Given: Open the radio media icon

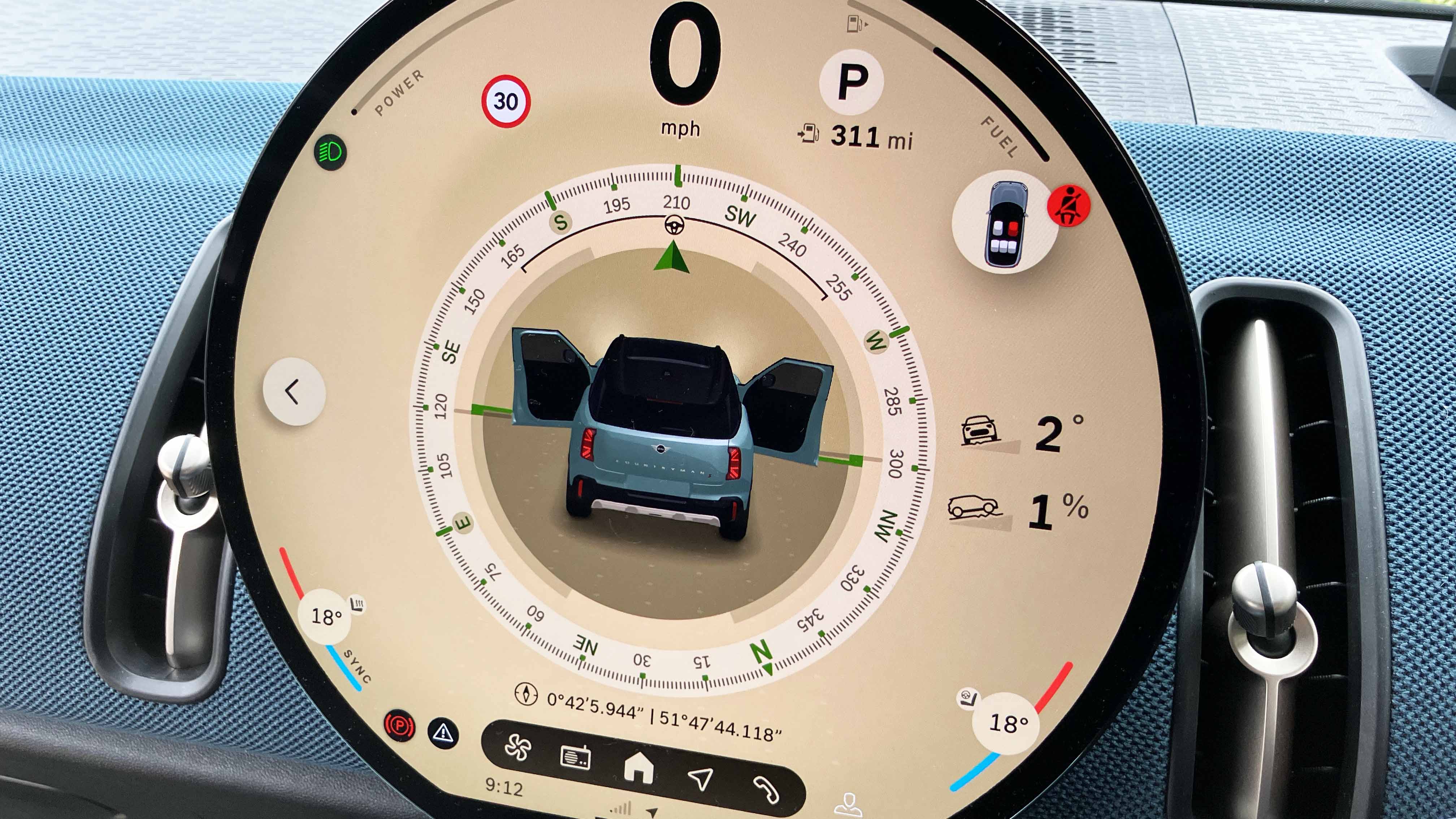Looking at the screenshot, I should click(x=575, y=757).
